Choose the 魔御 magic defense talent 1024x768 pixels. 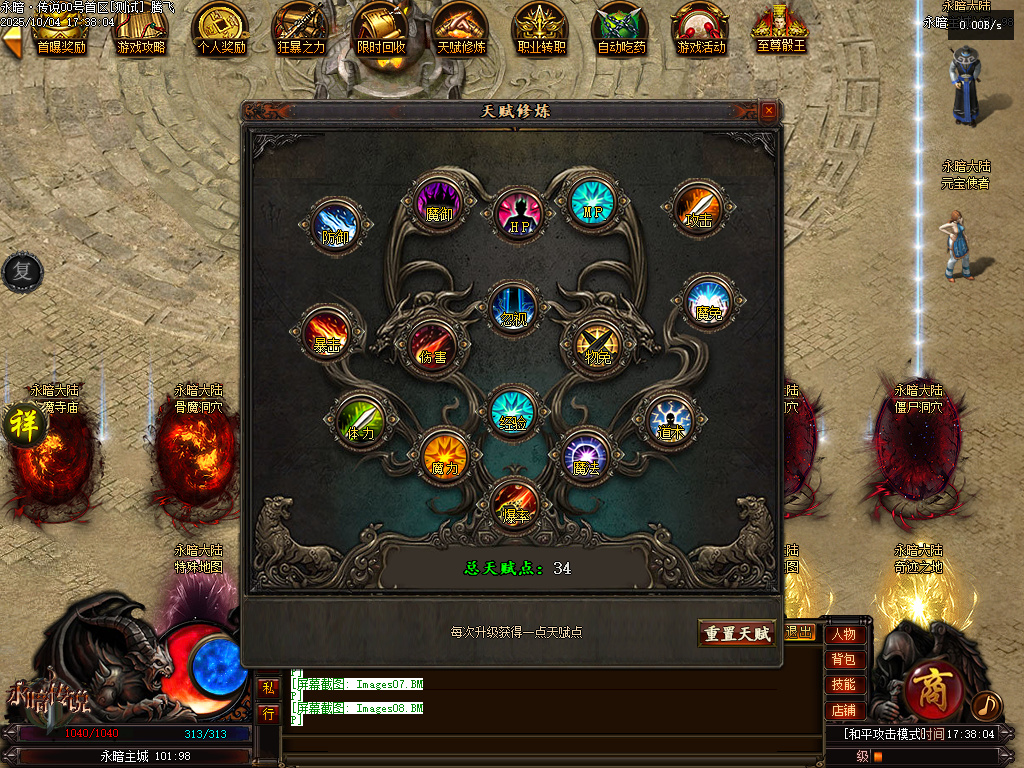tap(438, 200)
